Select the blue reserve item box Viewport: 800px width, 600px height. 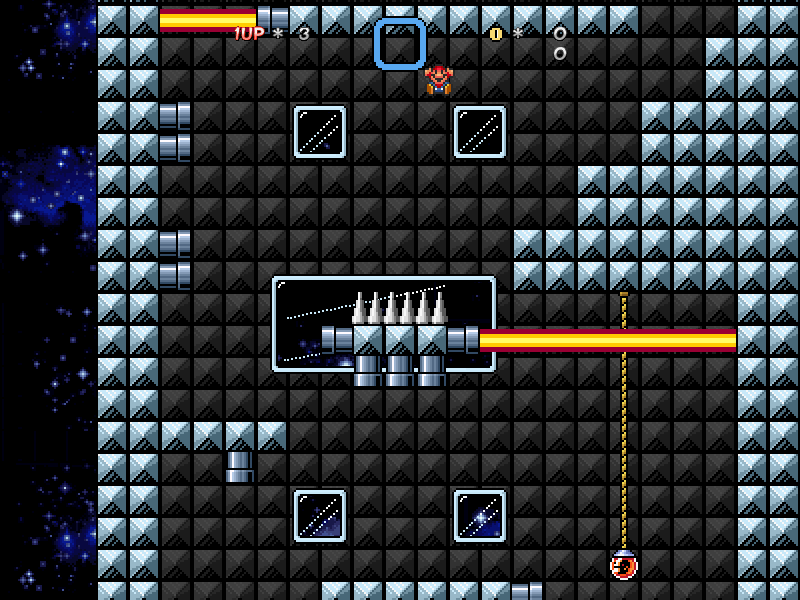[x=400, y=44]
